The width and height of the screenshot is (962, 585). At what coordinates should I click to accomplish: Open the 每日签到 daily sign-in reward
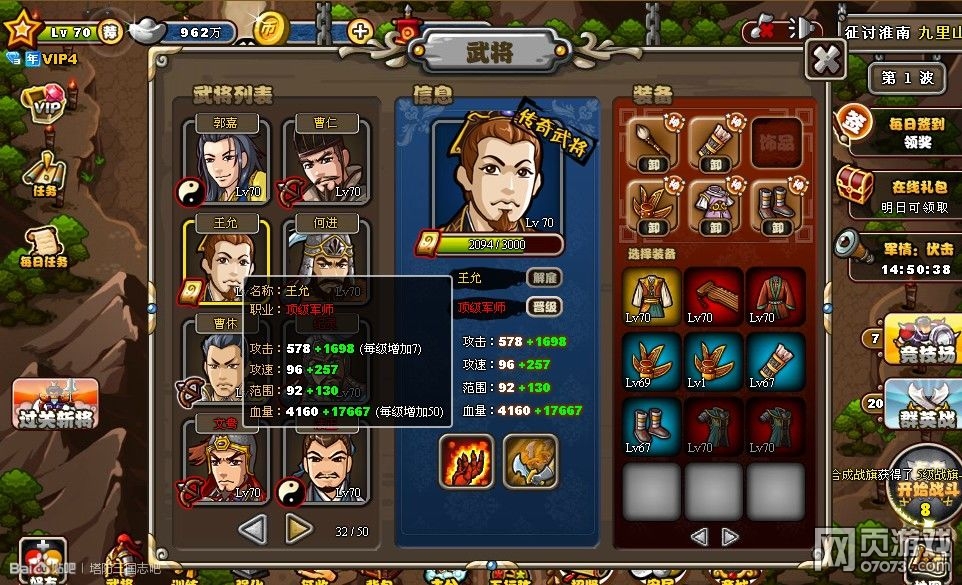(893, 127)
